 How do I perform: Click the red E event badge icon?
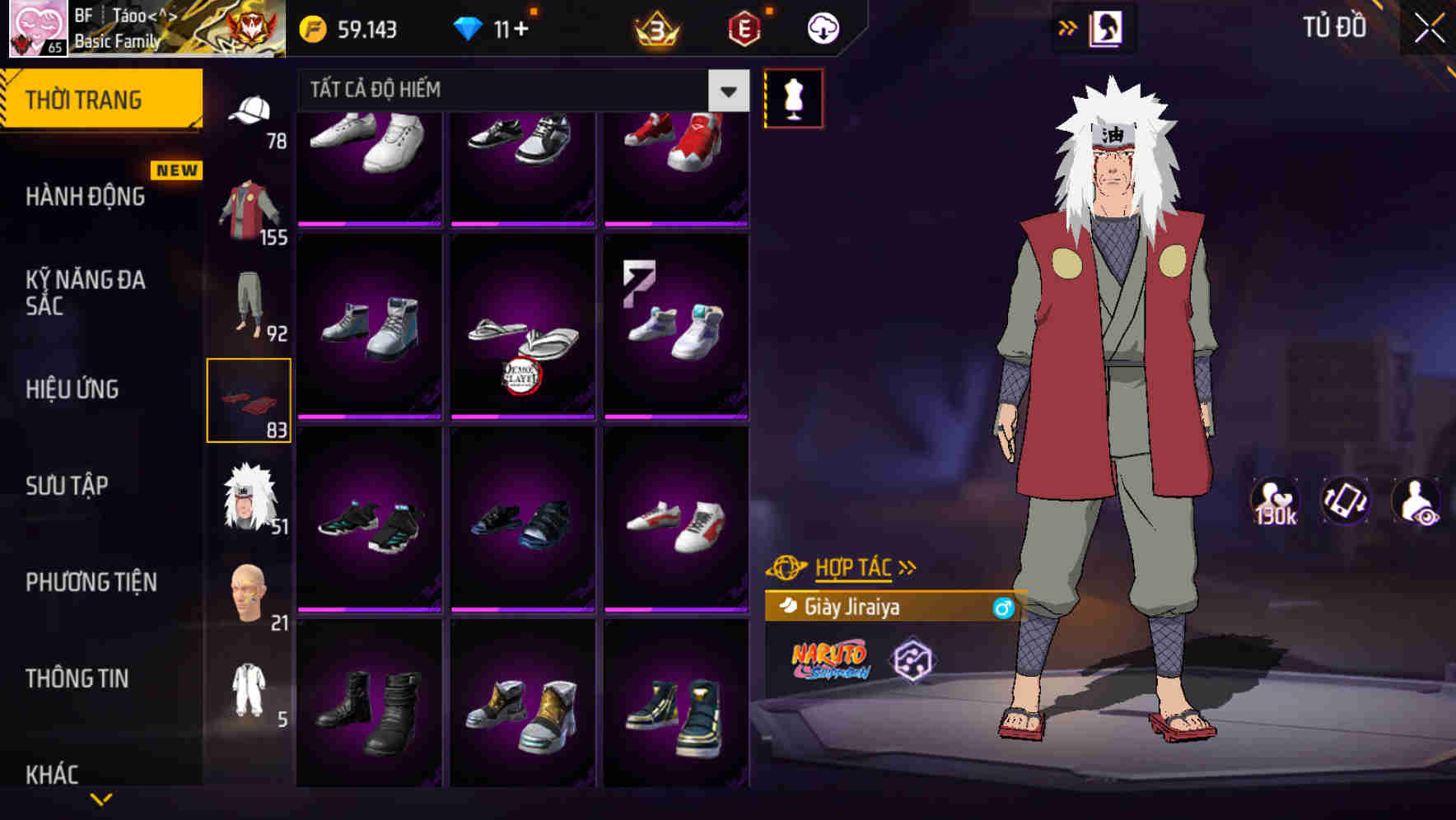click(744, 27)
